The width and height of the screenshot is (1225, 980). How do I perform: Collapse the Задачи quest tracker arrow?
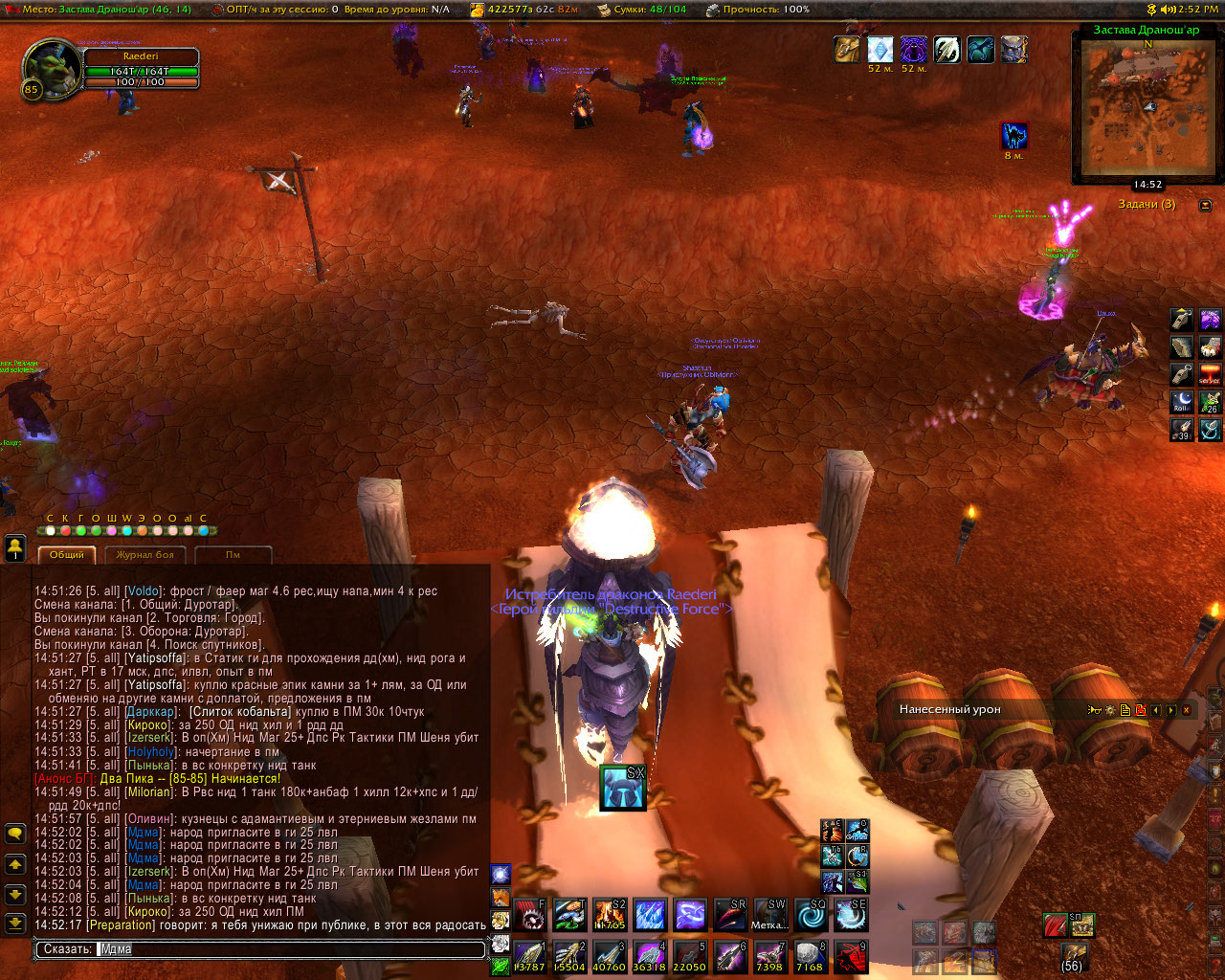[1205, 205]
